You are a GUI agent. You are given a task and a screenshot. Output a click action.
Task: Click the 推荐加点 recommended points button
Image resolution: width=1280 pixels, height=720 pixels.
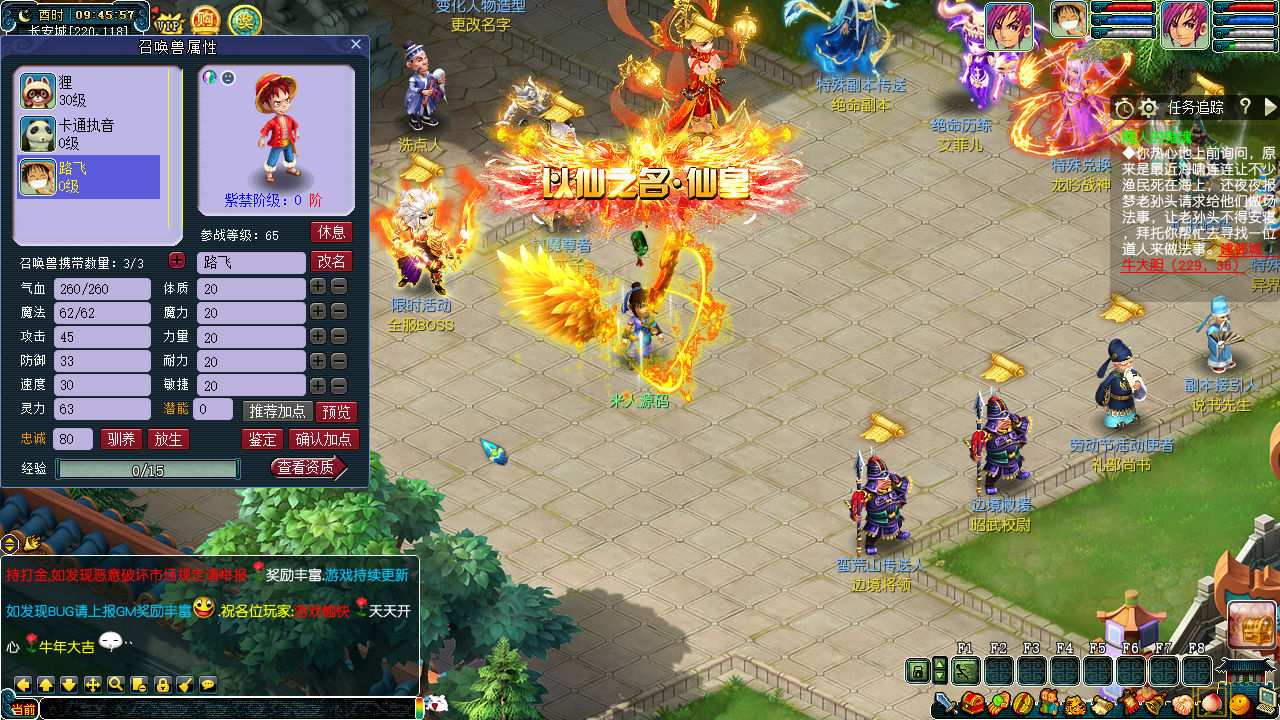pos(277,411)
